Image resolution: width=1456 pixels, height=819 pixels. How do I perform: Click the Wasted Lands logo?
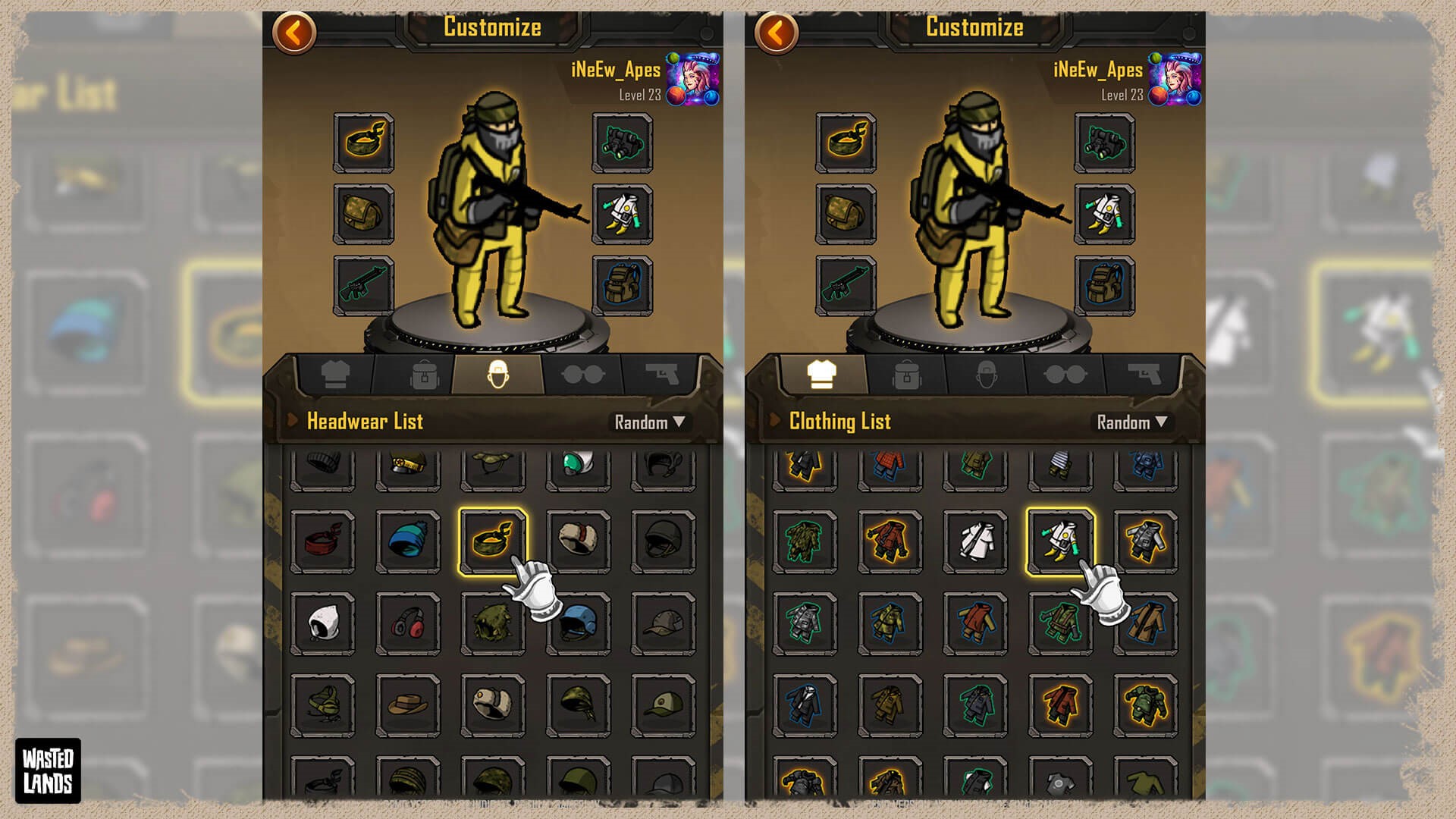point(48,770)
